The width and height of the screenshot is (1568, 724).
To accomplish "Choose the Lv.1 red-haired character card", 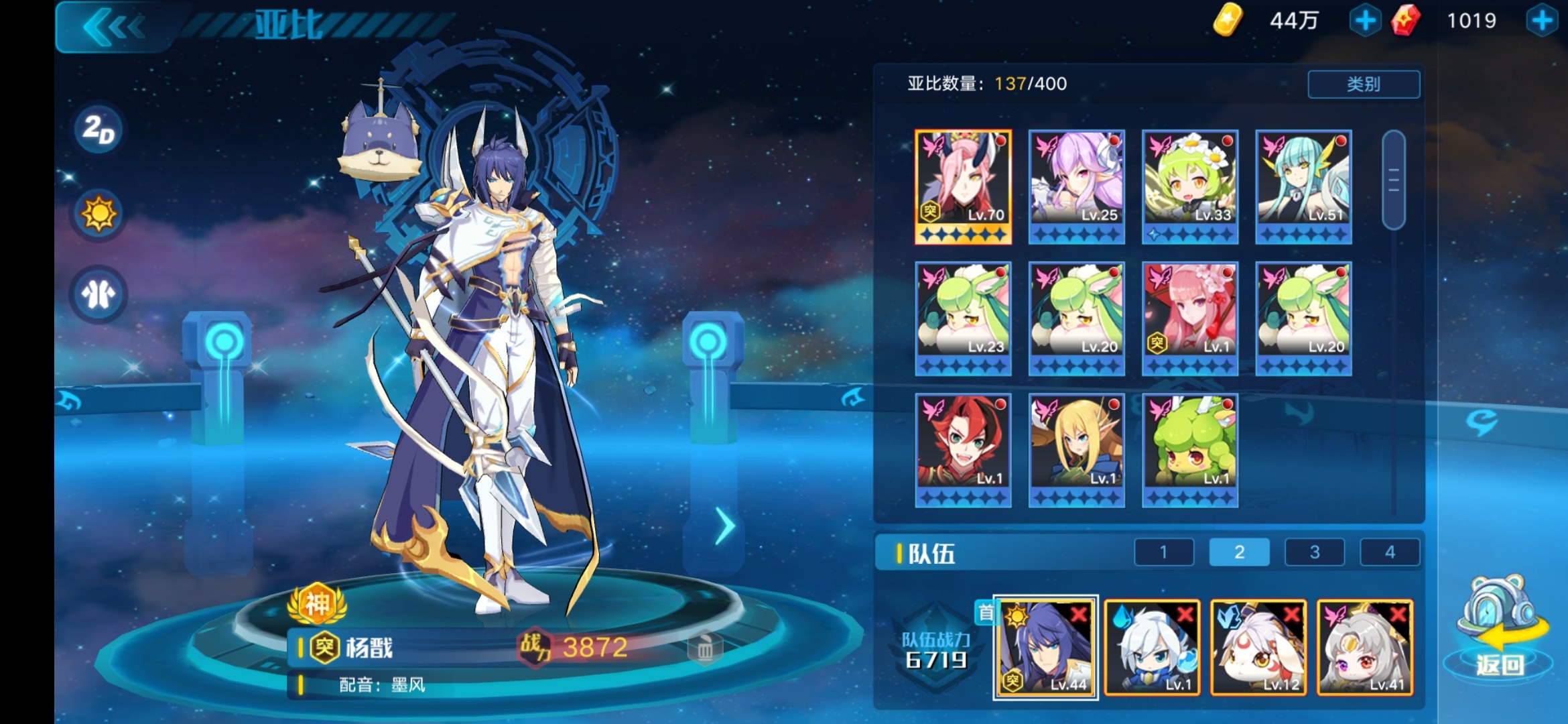I will [963, 449].
